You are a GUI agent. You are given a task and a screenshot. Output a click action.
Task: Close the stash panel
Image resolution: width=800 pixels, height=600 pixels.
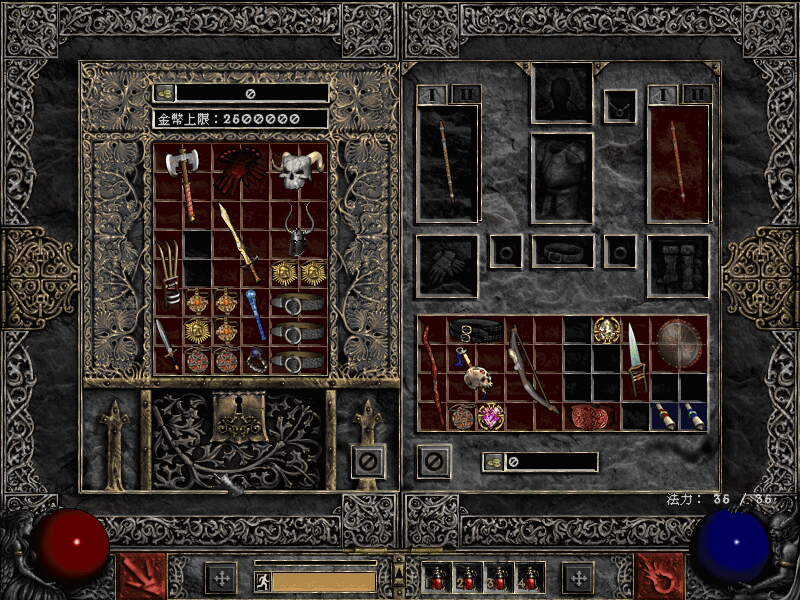point(368,461)
